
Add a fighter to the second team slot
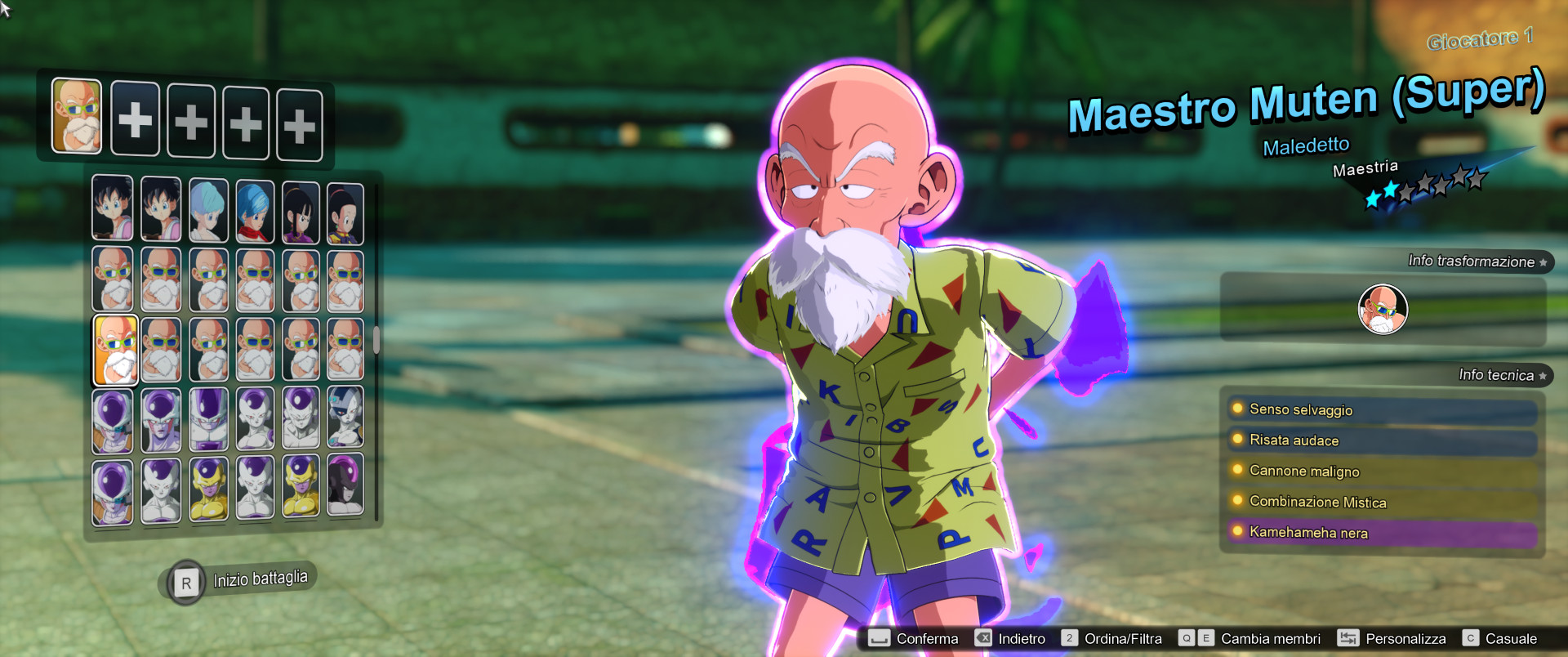pyautogui.click(x=136, y=121)
